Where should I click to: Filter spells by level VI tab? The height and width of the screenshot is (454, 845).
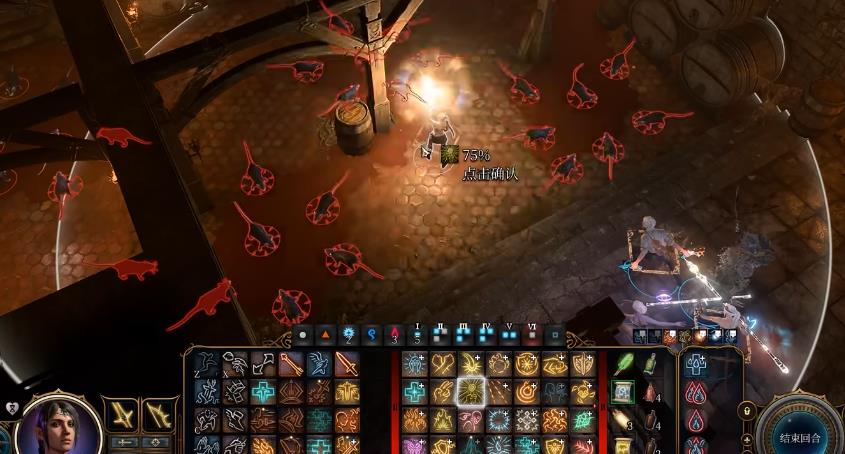532,333
